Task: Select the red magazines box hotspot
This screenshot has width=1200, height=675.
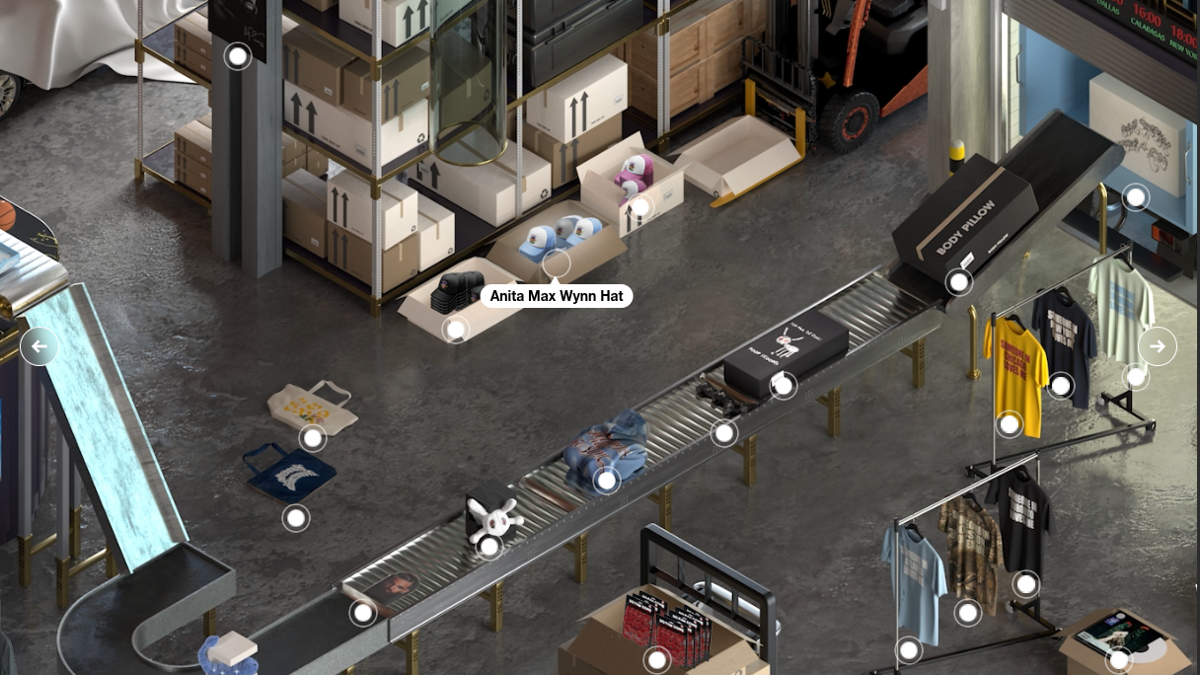Action: click(657, 659)
